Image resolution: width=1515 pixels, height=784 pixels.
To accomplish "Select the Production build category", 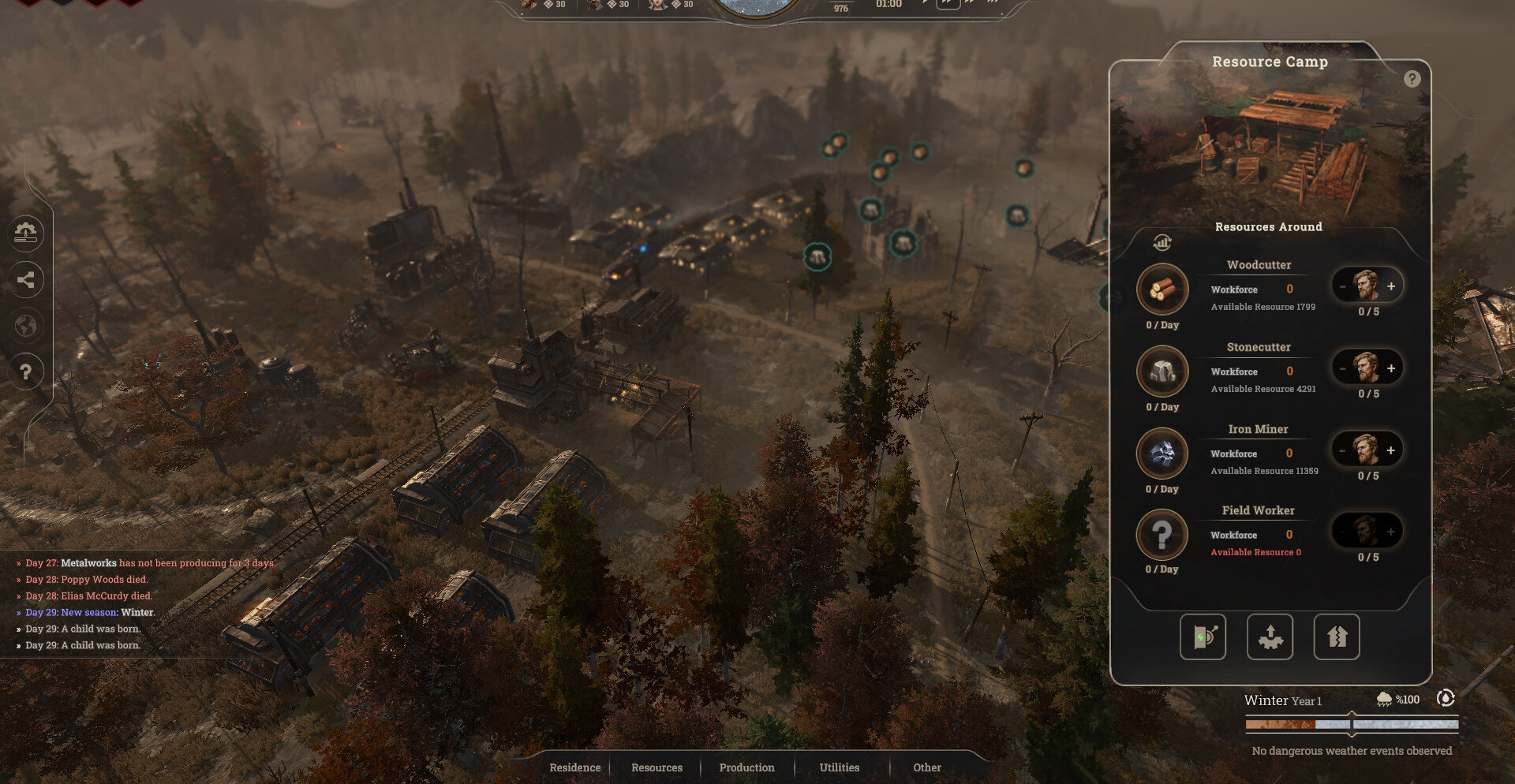I will 746,767.
